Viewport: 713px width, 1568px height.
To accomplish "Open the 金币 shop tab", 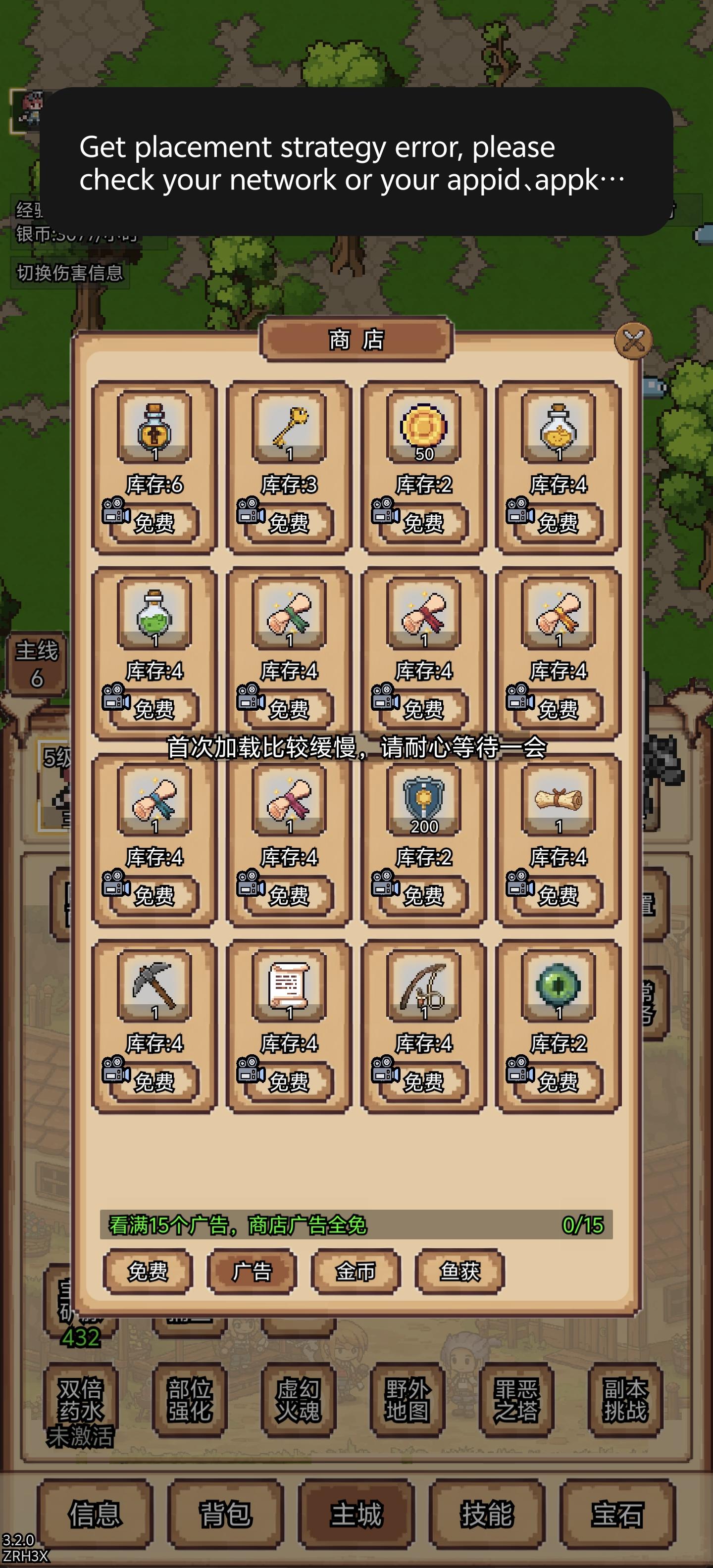I will point(355,1273).
